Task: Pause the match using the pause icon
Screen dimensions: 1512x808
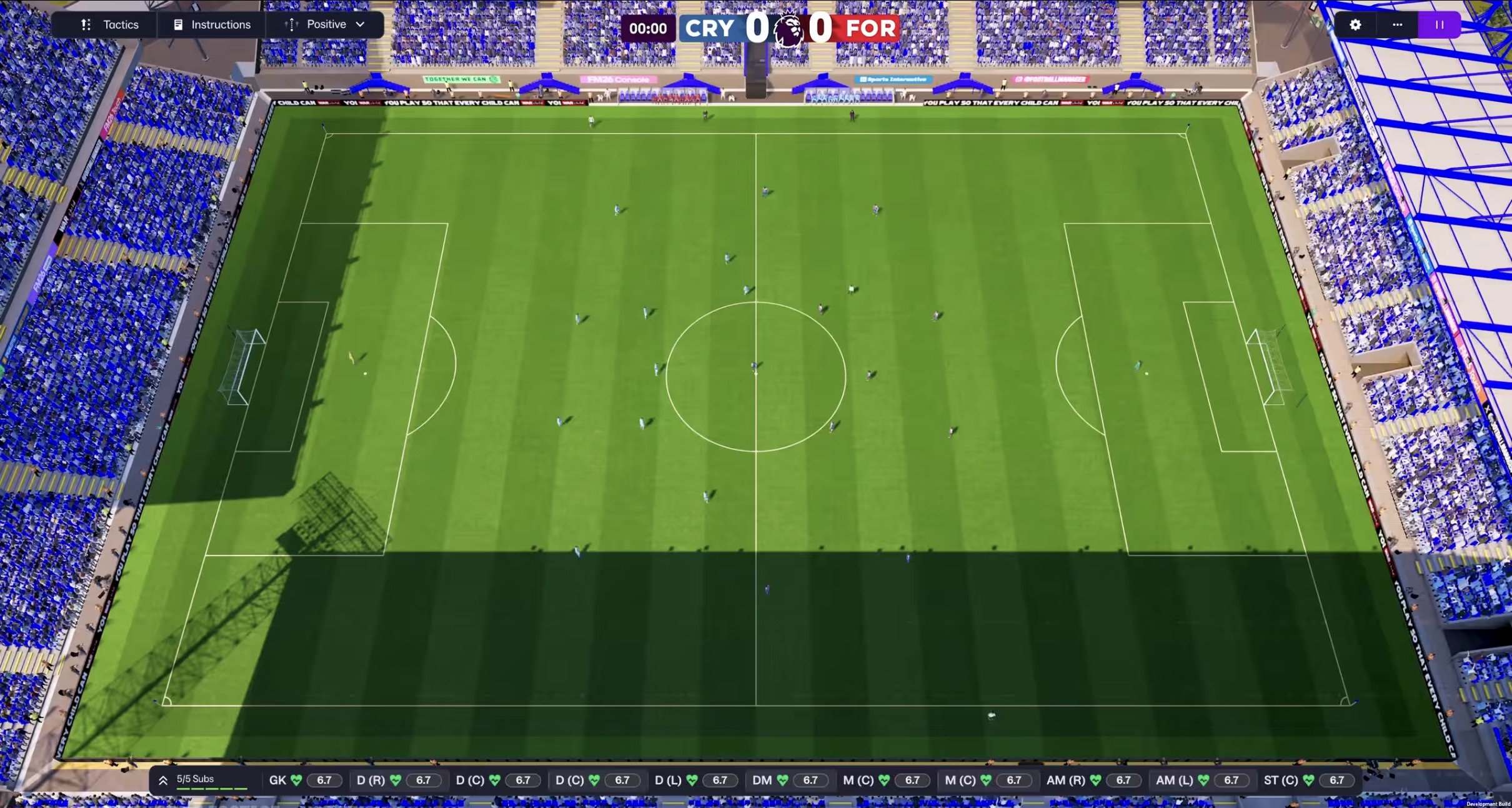Action: coord(1439,25)
